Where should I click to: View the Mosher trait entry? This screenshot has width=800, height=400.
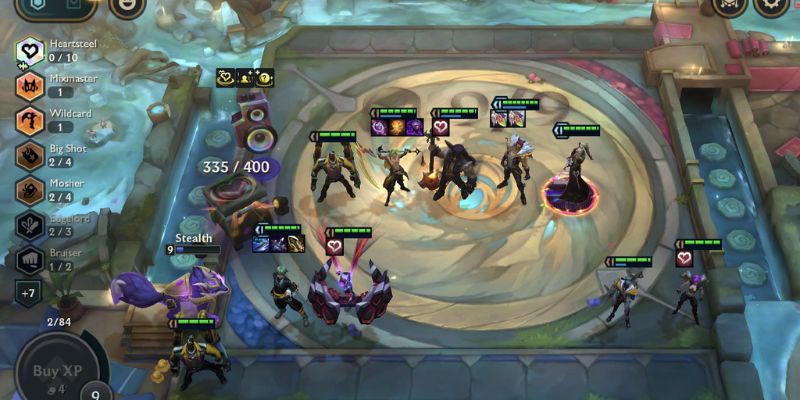tap(29, 190)
